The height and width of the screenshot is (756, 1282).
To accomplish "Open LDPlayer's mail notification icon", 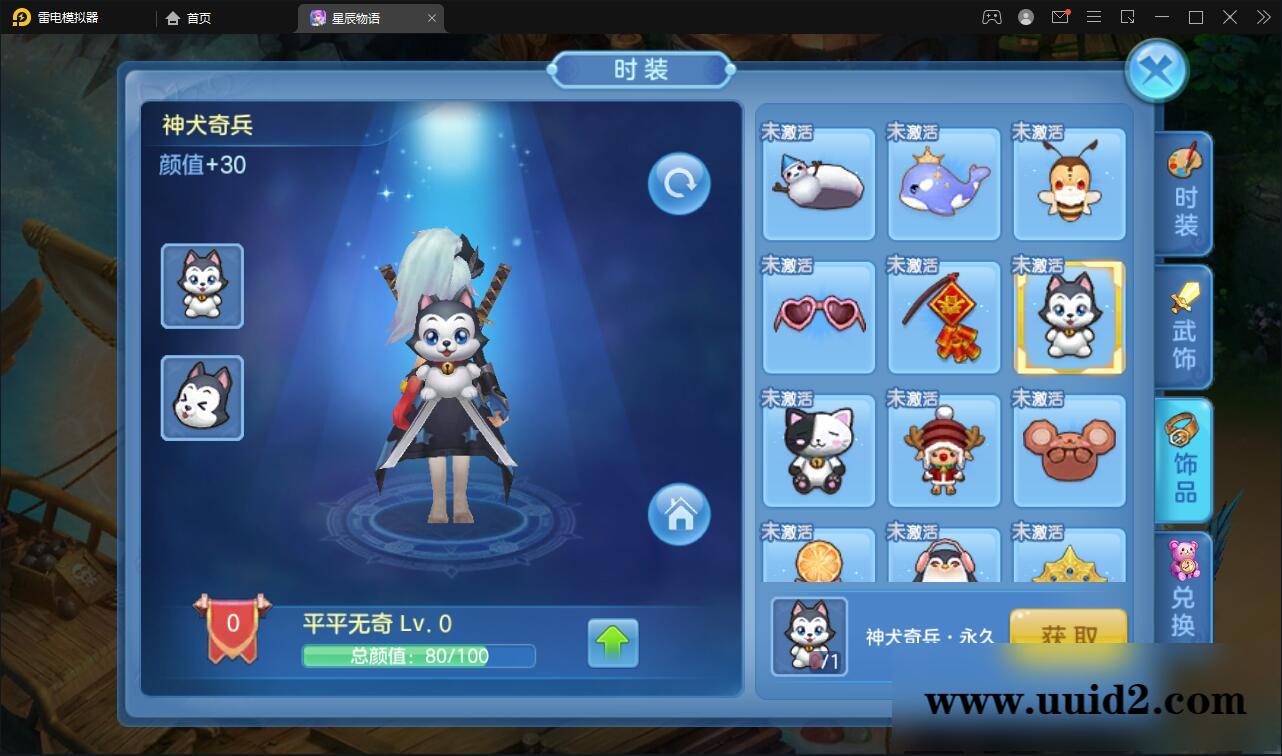I will pos(1061,17).
